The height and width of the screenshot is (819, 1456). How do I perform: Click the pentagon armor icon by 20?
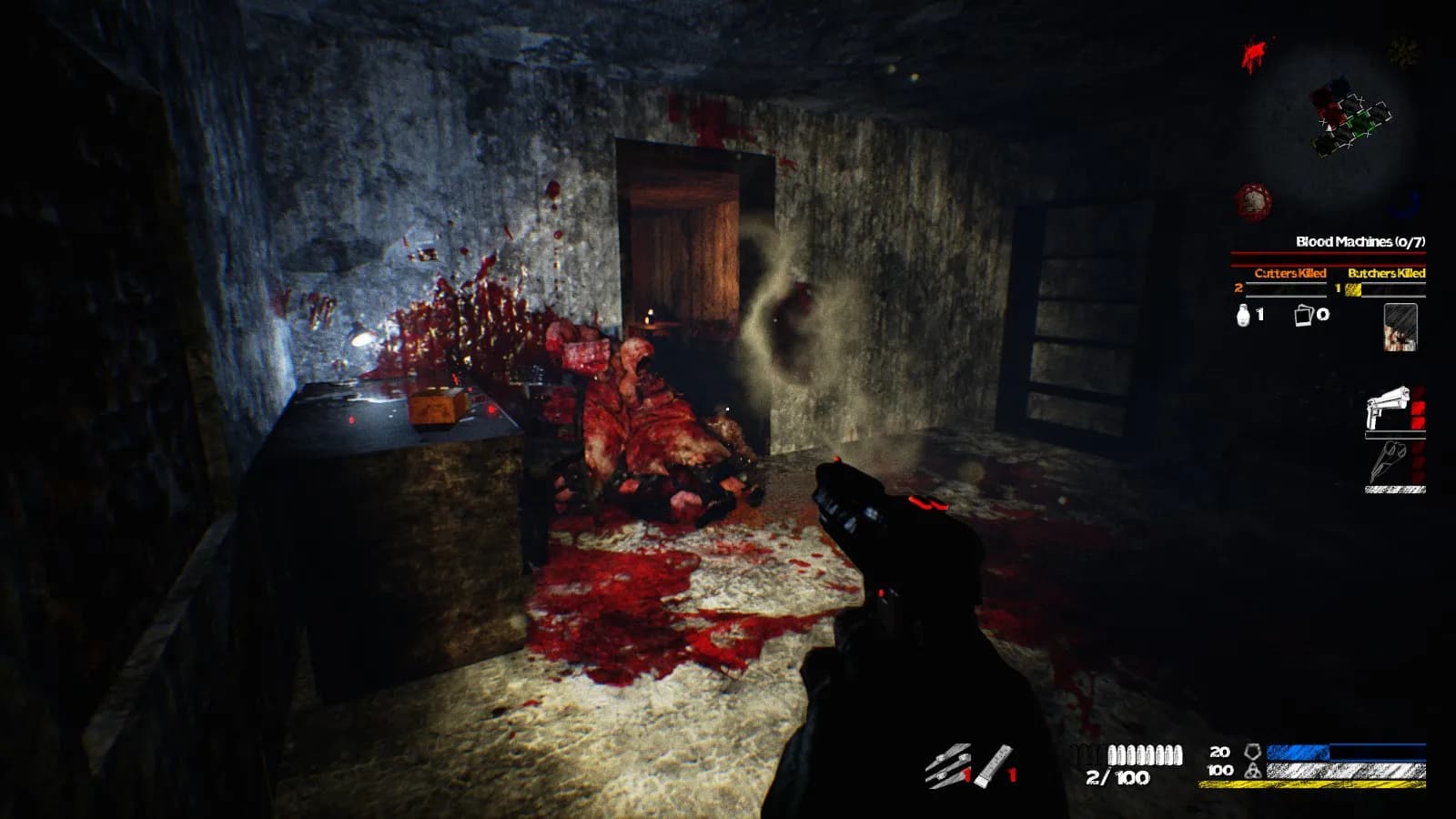point(1253,752)
